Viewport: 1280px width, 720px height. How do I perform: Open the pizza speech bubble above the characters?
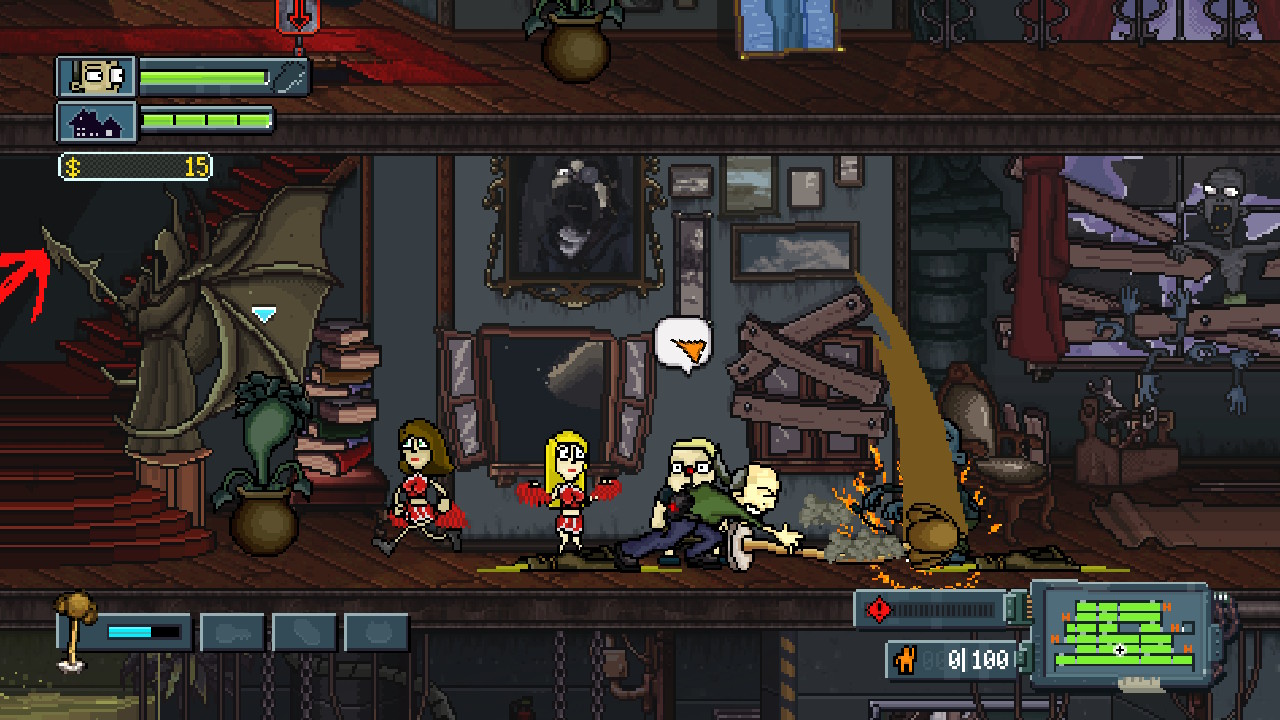(x=684, y=345)
